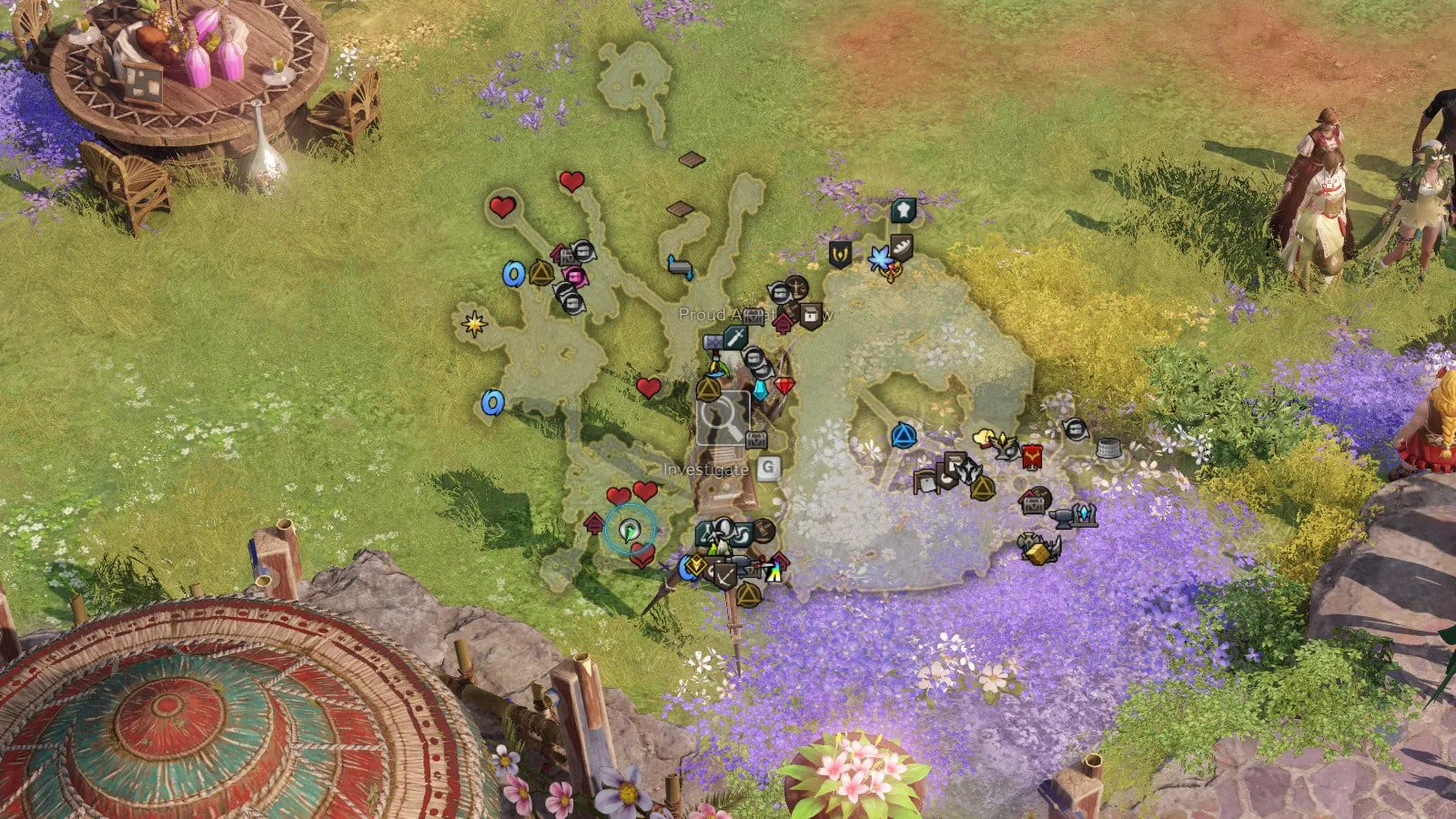
Task: Select the black shield with gold wings icon
Action: coord(839,254)
